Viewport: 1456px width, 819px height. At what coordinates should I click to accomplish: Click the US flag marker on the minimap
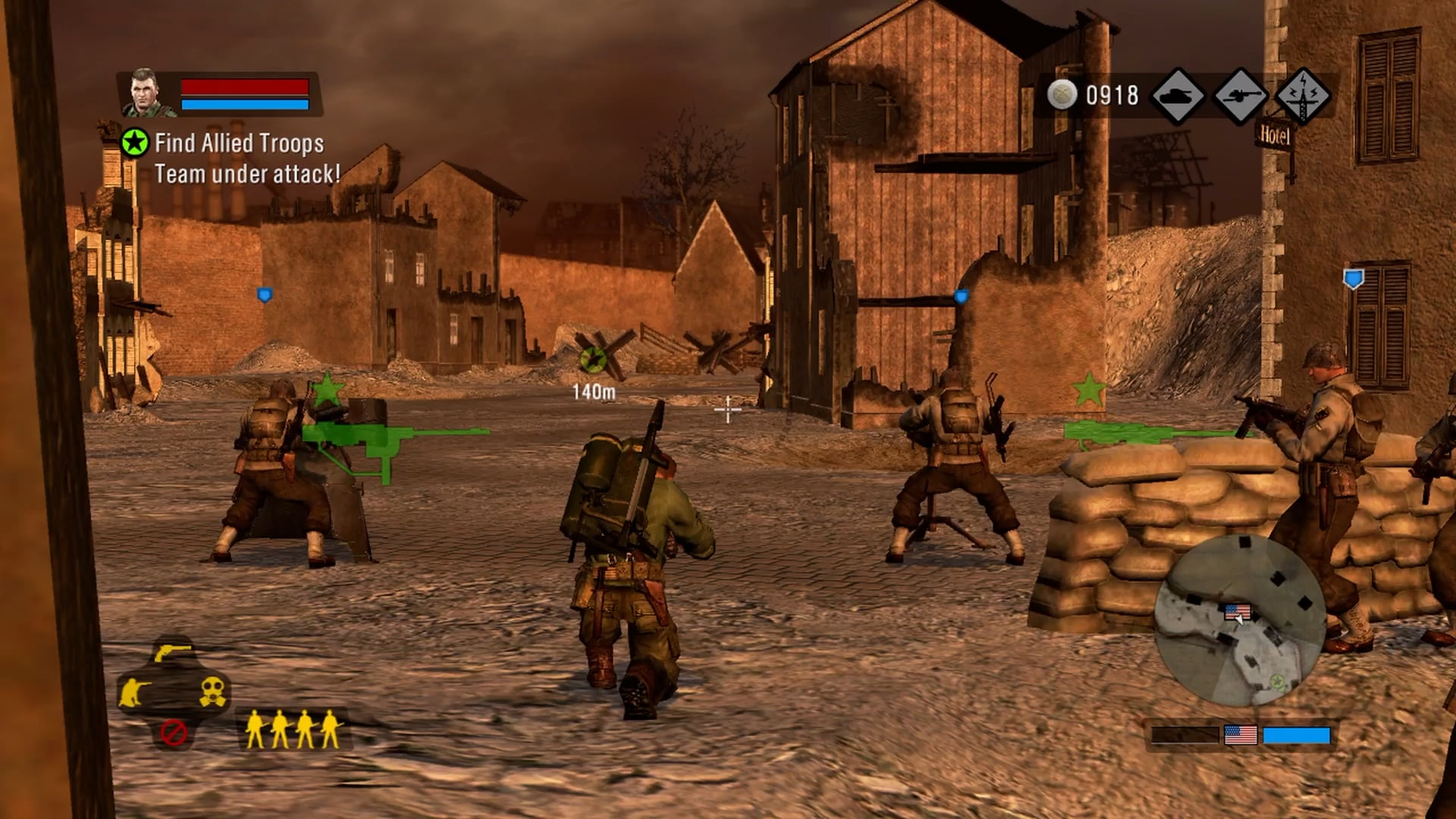pyautogui.click(x=1238, y=611)
